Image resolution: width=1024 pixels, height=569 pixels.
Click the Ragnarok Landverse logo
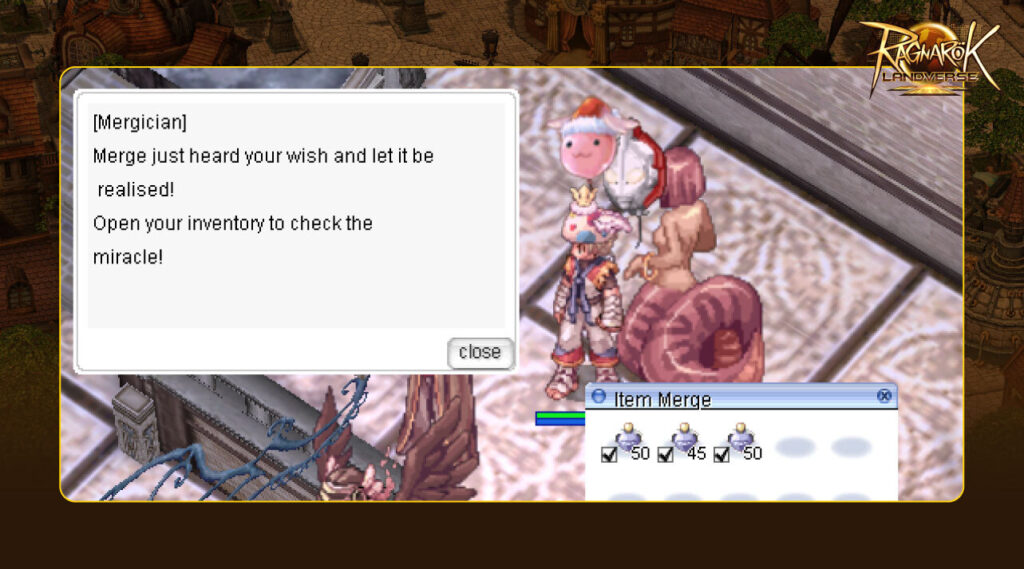(929, 57)
